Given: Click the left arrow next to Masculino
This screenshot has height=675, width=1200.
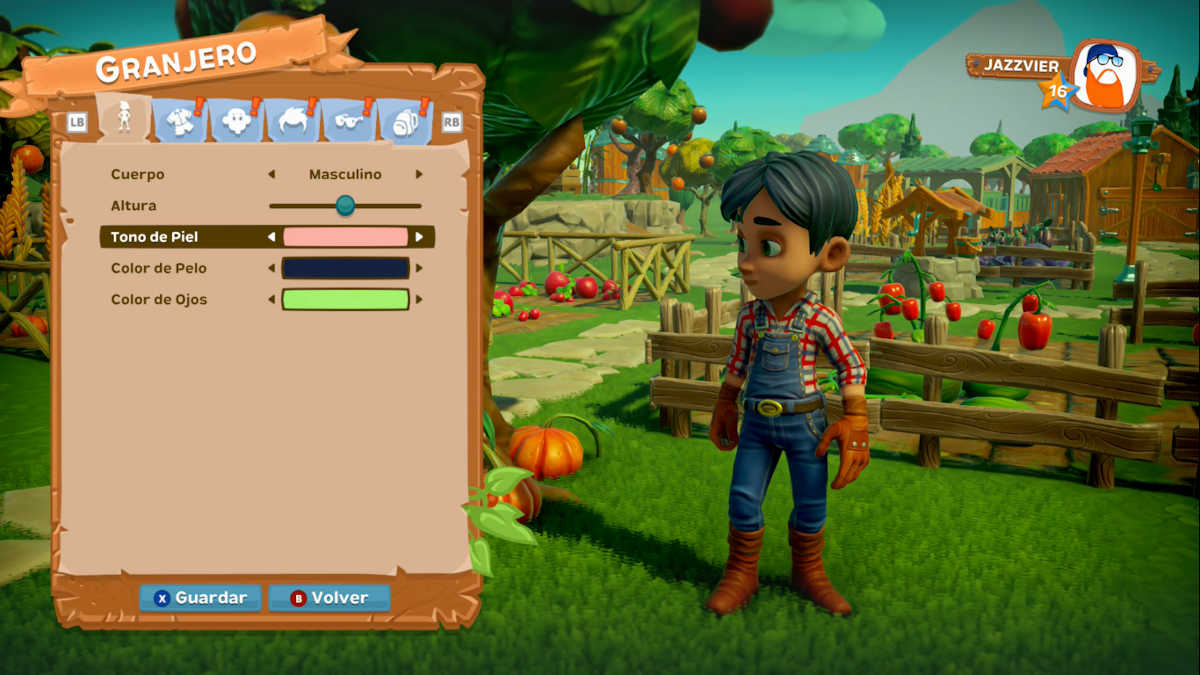Looking at the screenshot, I should pyautogui.click(x=271, y=174).
